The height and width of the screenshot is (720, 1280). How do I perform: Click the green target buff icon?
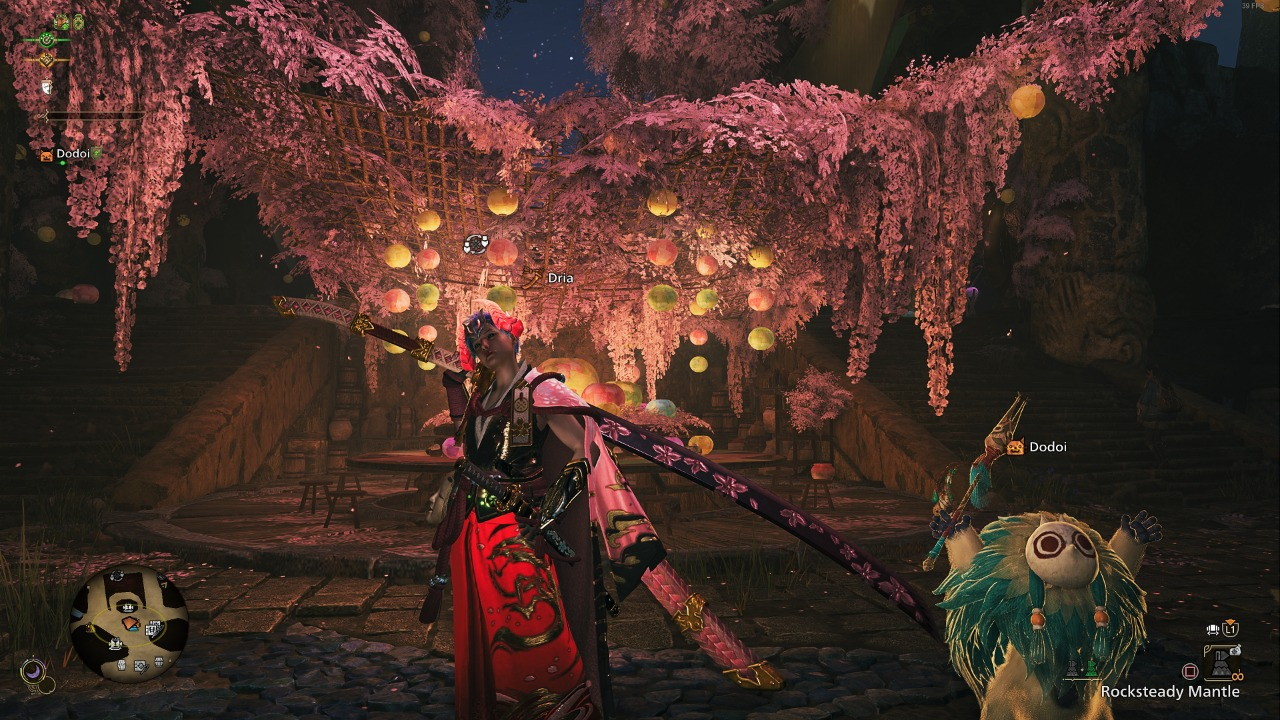(x=46, y=39)
